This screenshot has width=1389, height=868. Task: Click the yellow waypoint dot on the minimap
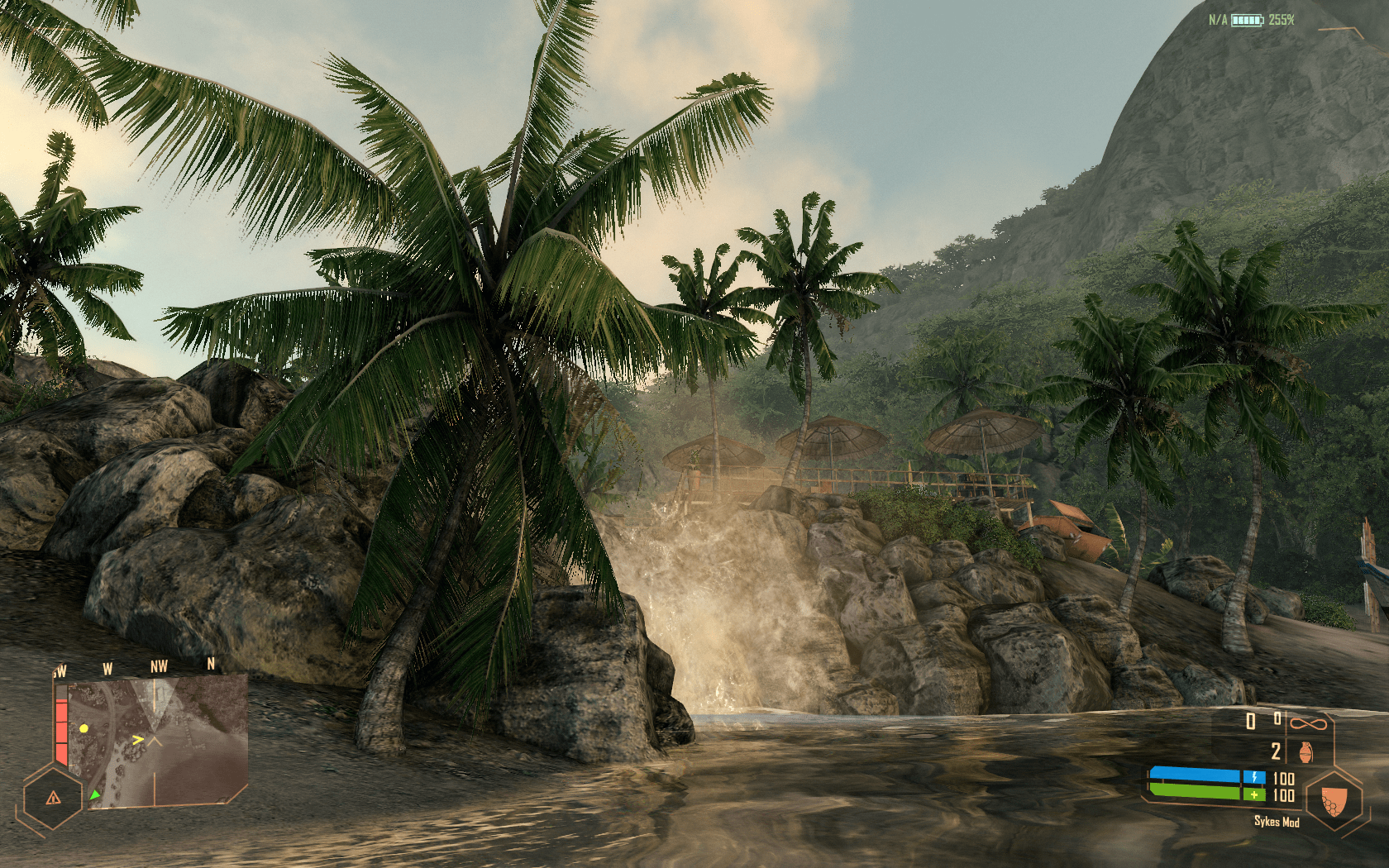pyautogui.click(x=84, y=728)
